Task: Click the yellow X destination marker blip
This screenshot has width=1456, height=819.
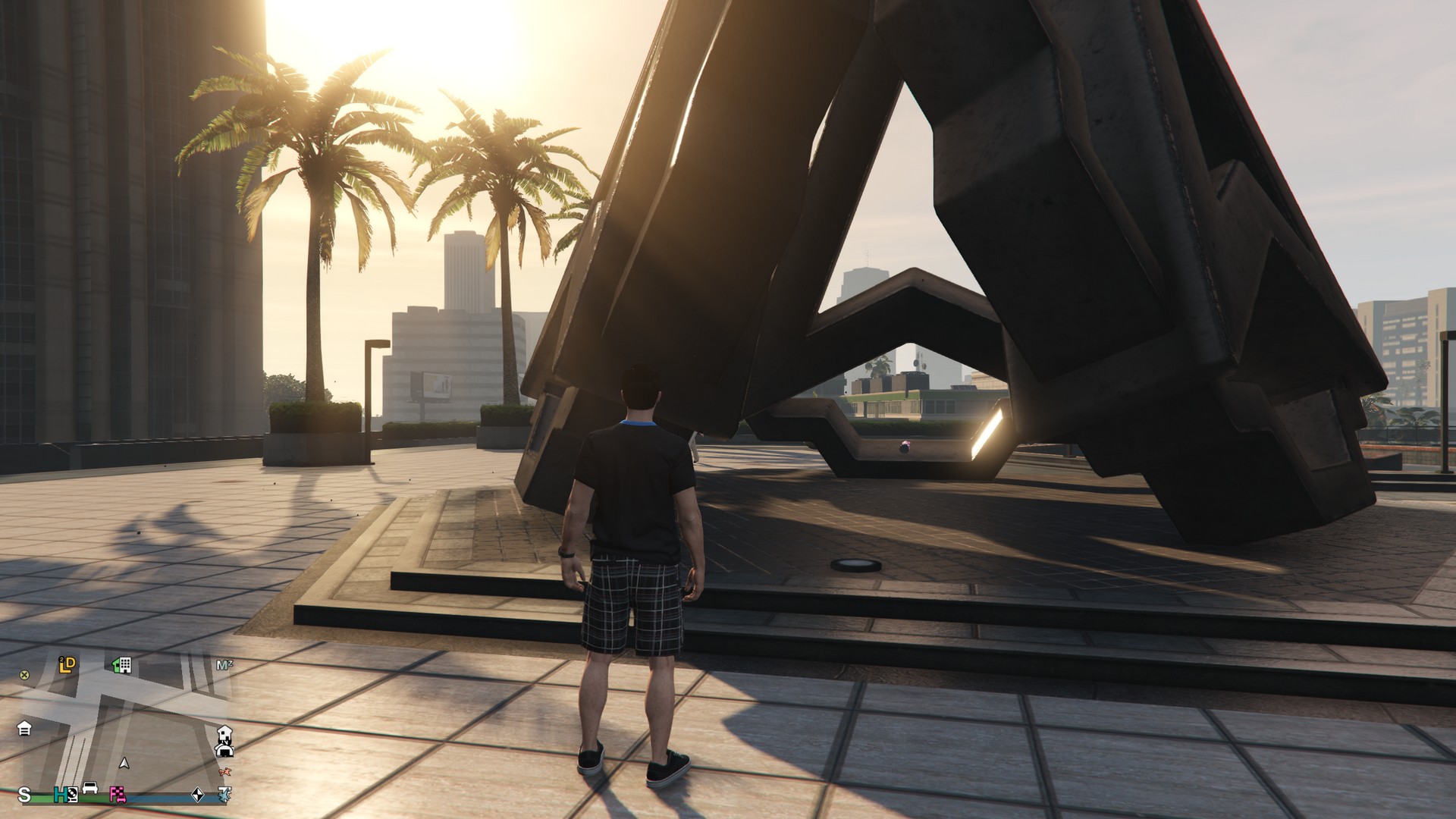Action: (24, 676)
